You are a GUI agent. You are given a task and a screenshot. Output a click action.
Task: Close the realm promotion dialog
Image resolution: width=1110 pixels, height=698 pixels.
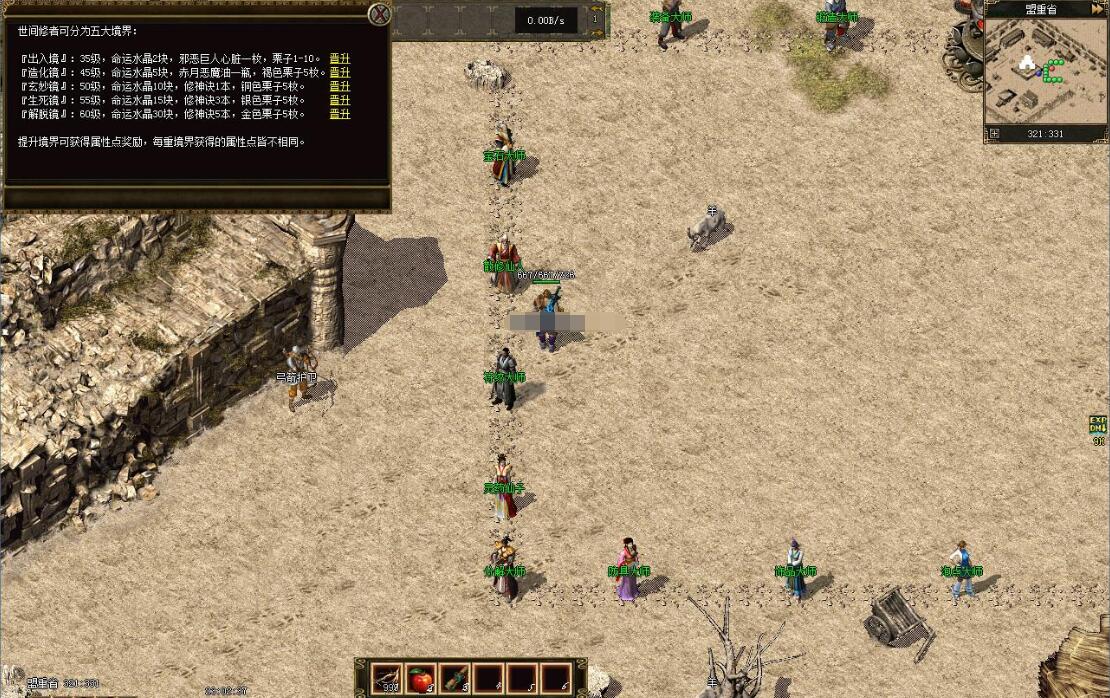pos(379,14)
